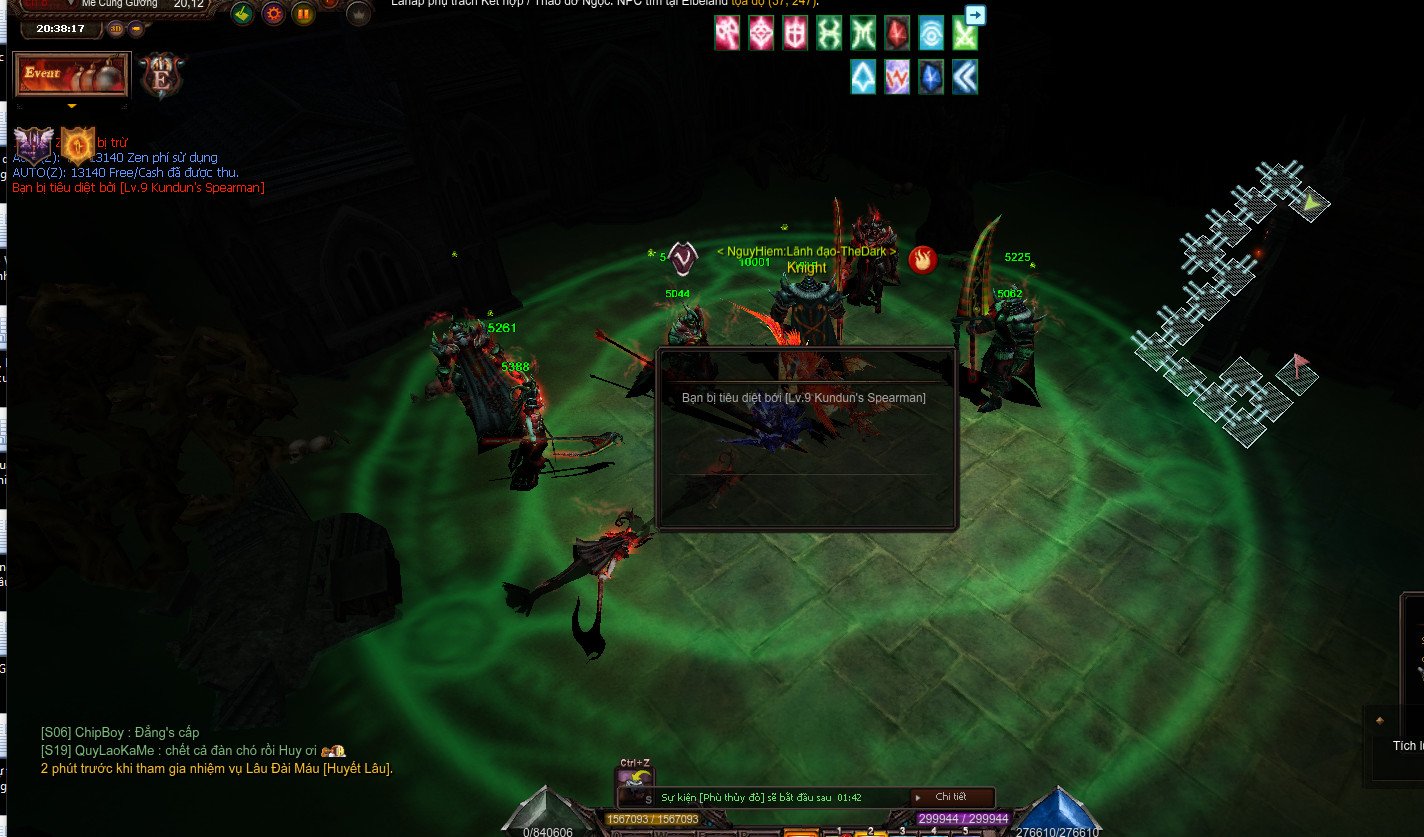Click the crown icon button
This screenshot has width=1424, height=837.
click(x=358, y=14)
